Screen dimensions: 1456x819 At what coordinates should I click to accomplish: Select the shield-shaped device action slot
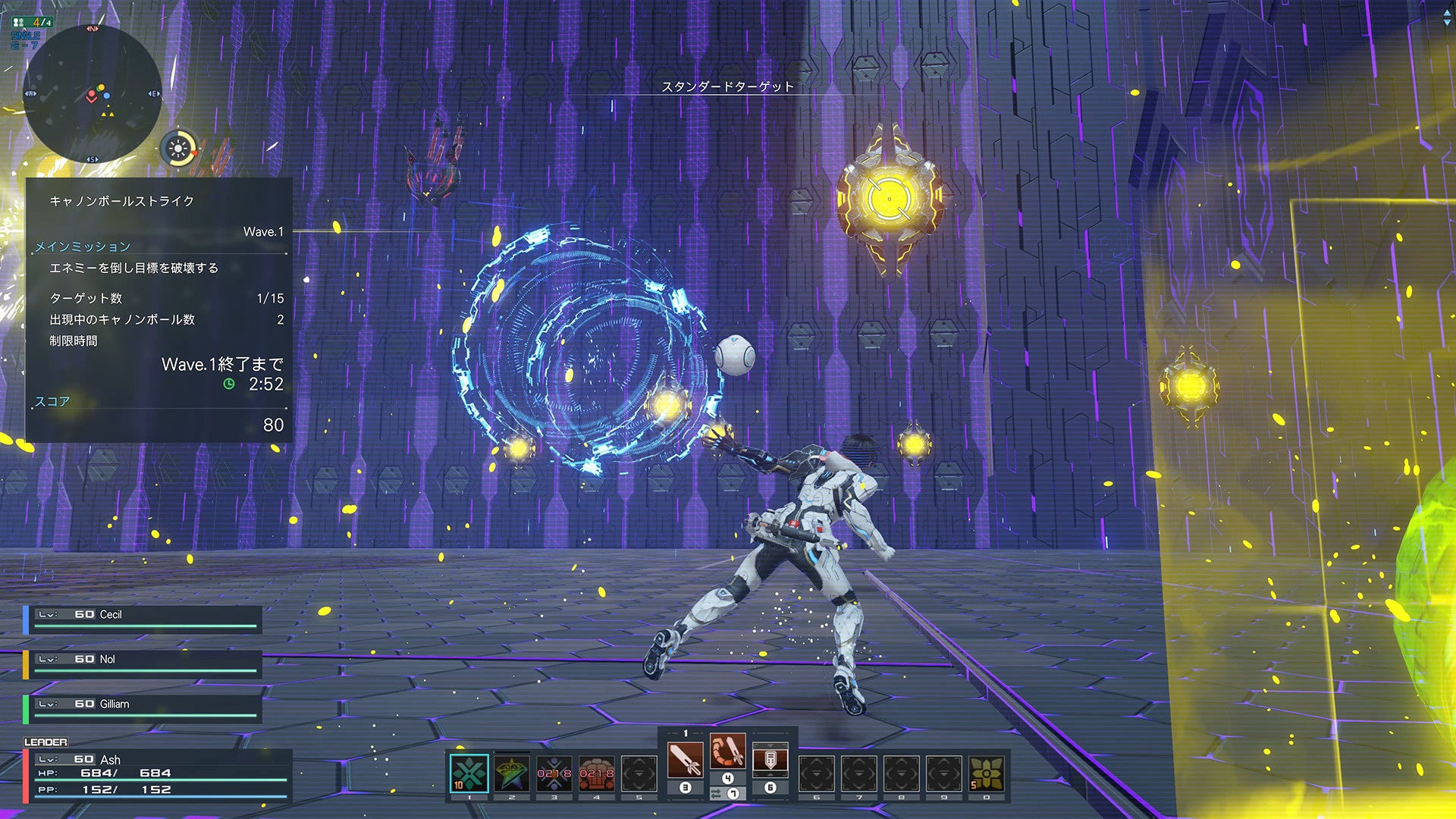(x=770, y=759)
